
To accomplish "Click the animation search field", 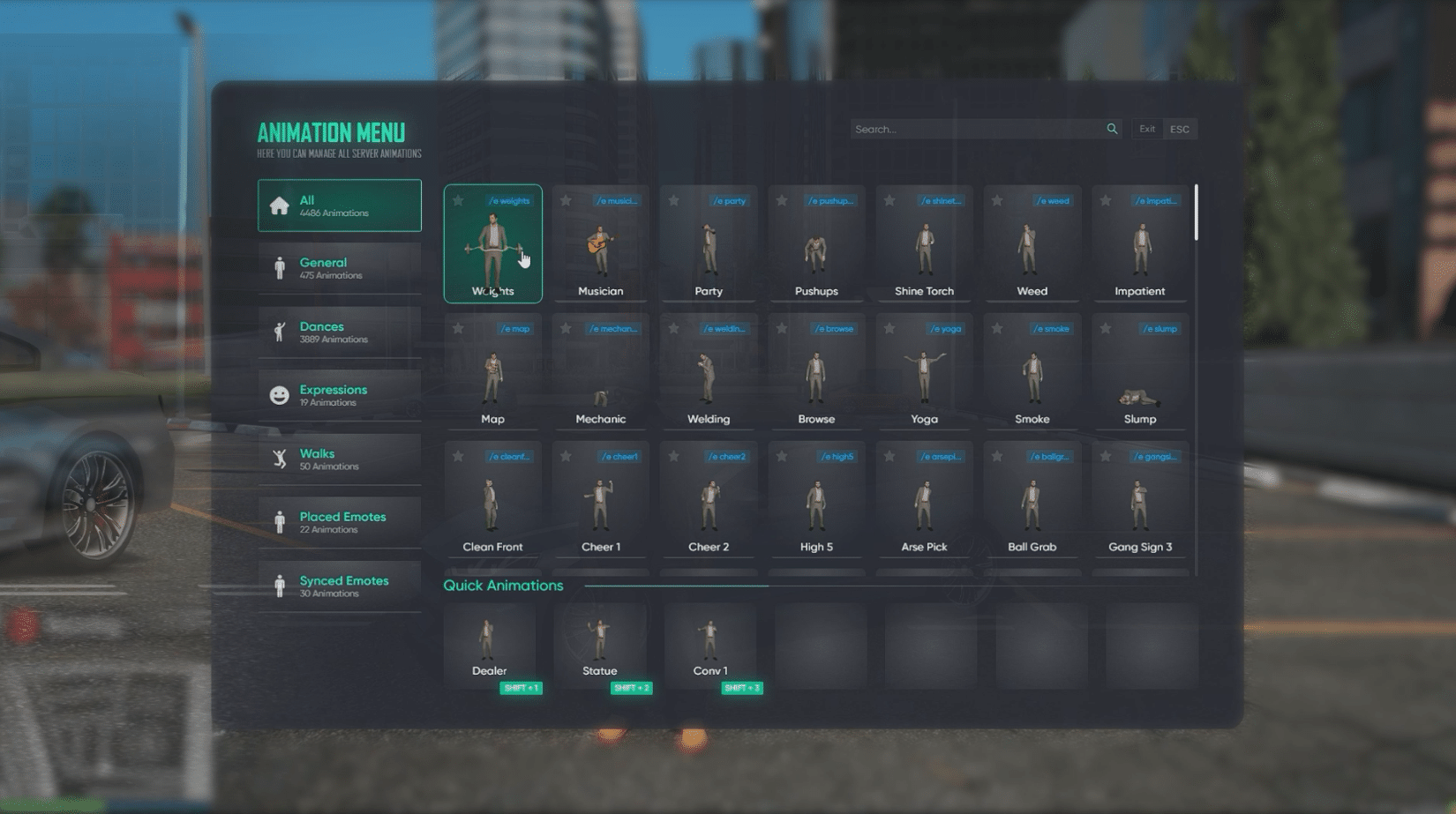I will pos(975,129).
